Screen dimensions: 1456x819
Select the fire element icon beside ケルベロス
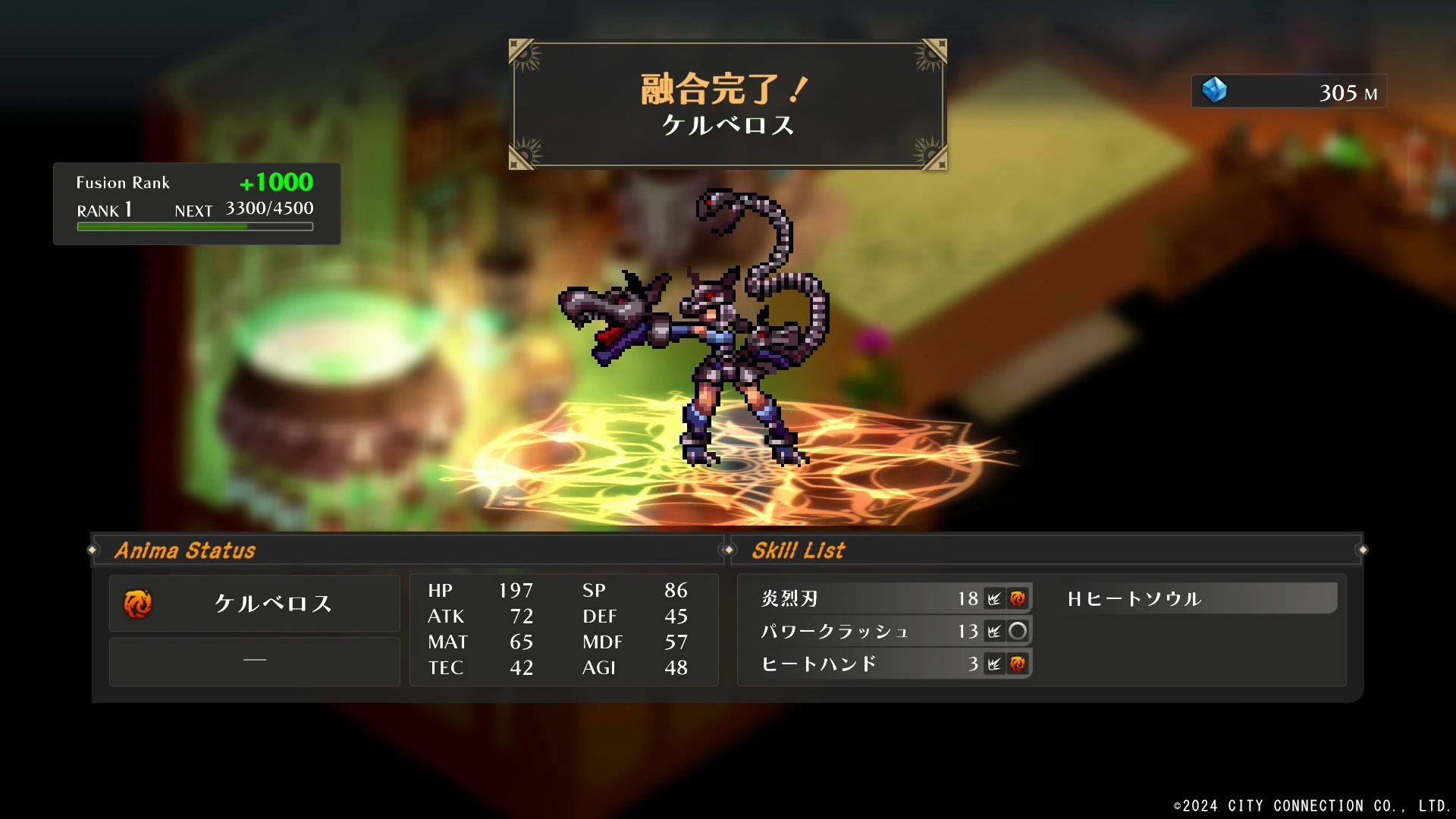coord(137,604)
